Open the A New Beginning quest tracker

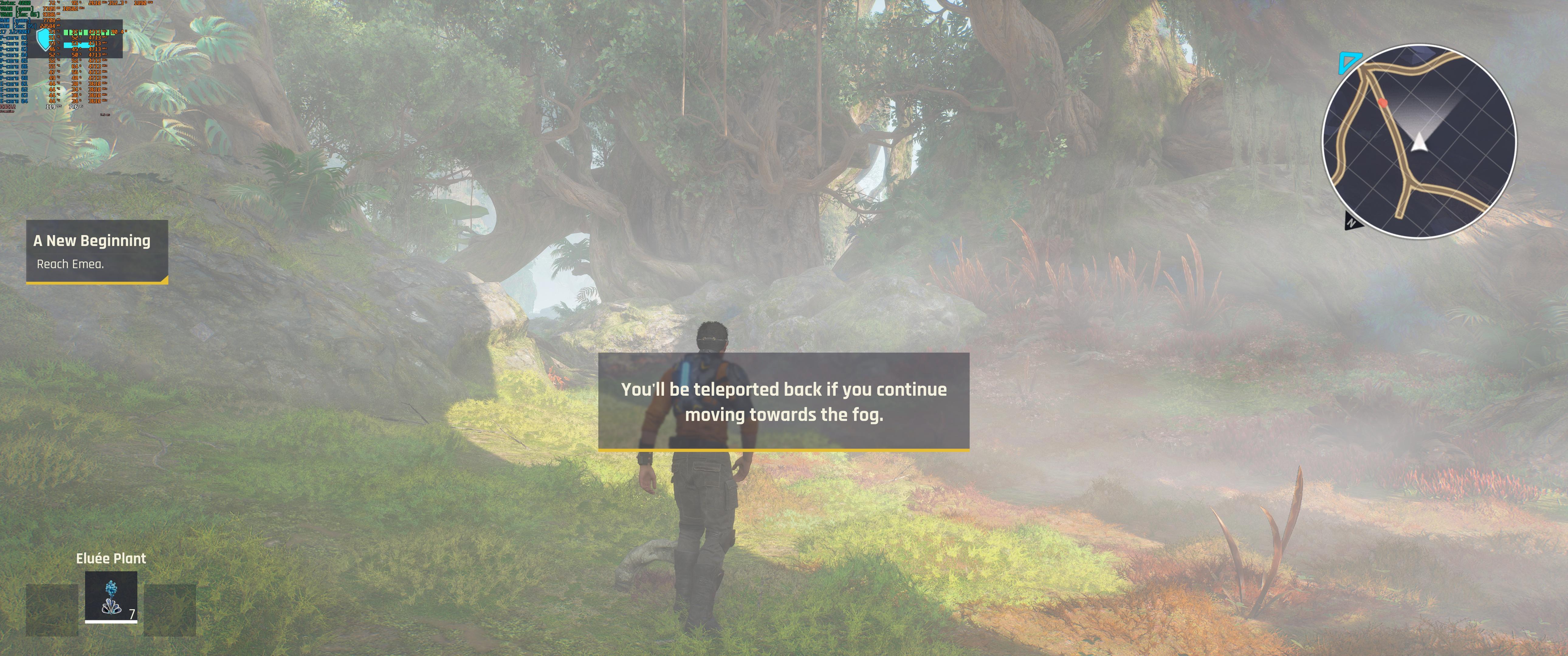(x=97, y=251)
